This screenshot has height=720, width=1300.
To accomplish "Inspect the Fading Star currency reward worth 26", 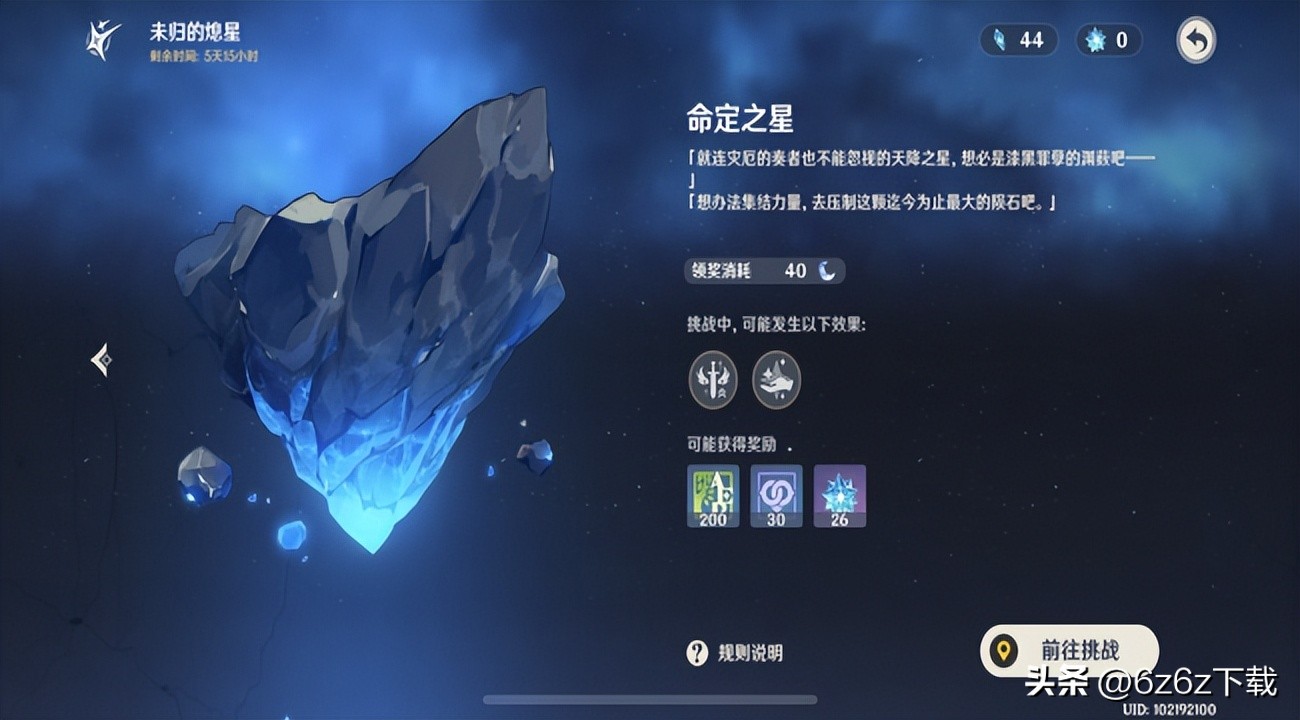I will click(841, 495).
